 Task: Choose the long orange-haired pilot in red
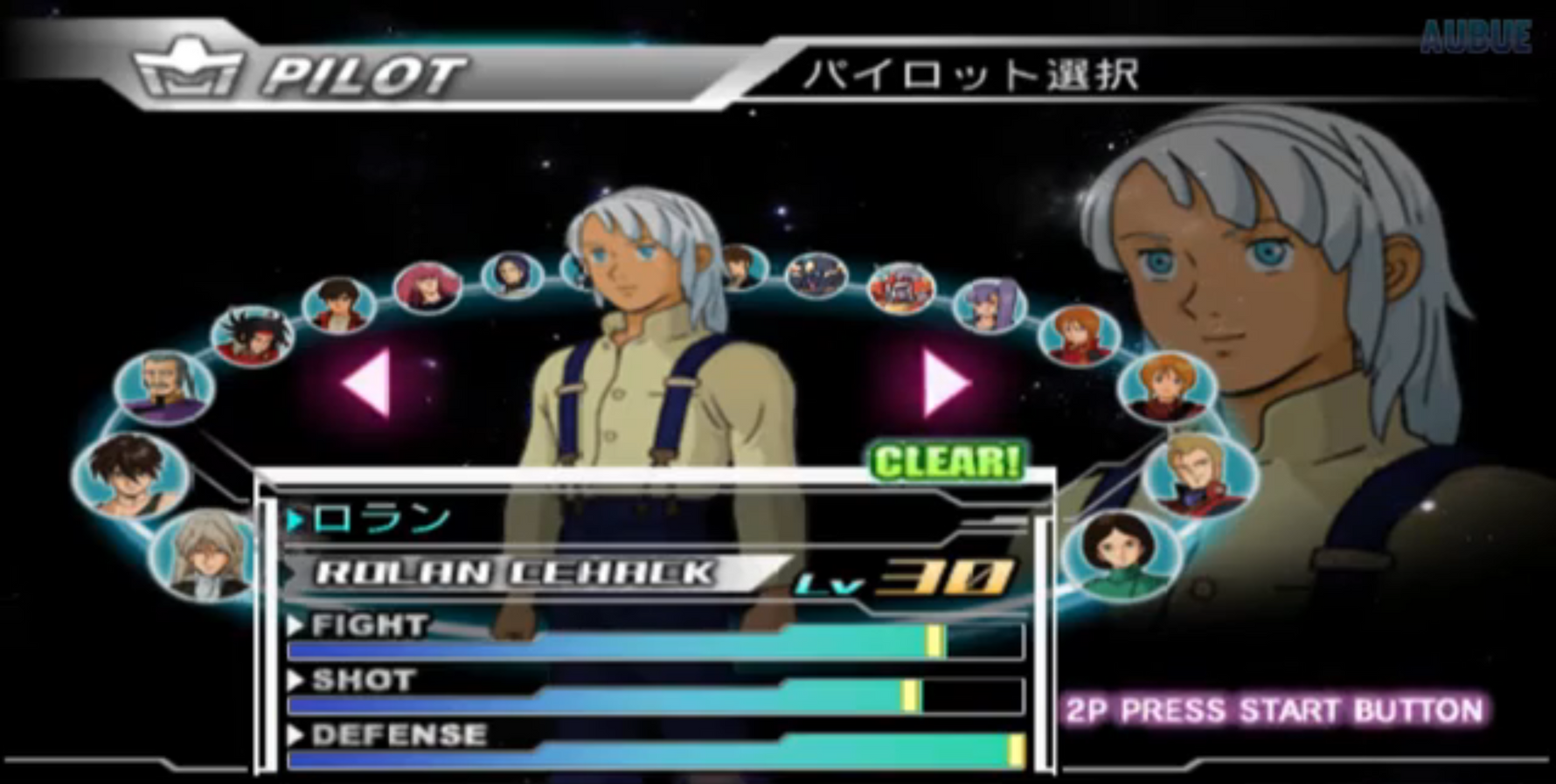1079,336
